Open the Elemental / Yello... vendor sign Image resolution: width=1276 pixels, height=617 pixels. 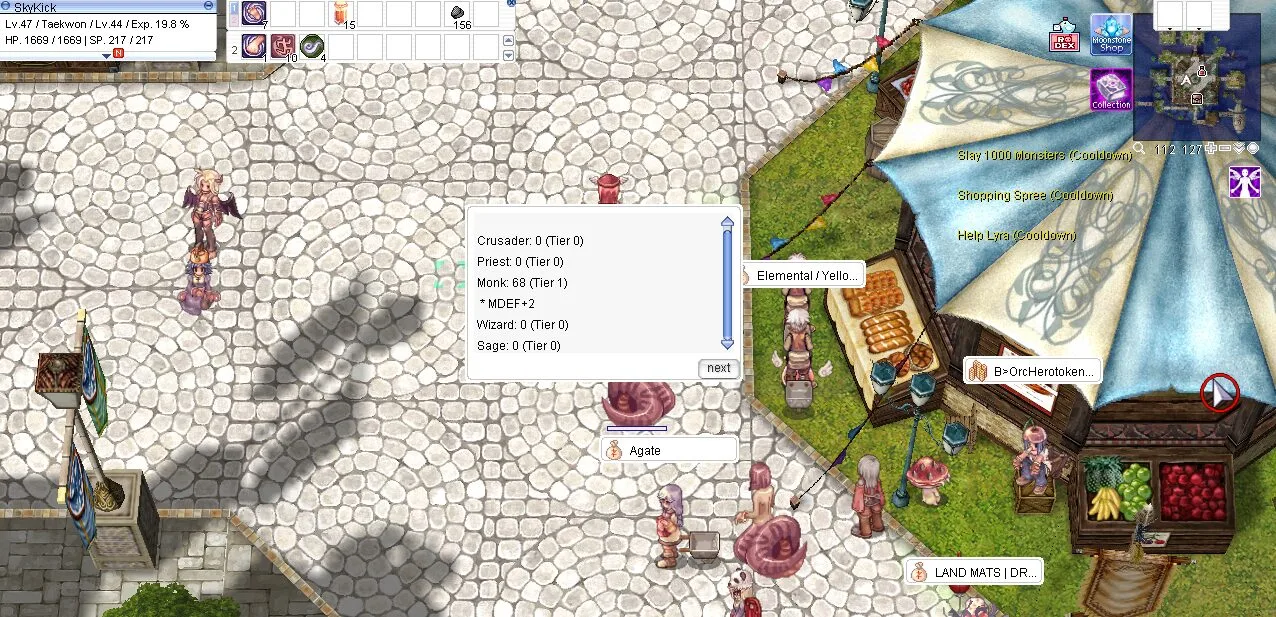tap(802, 276)
